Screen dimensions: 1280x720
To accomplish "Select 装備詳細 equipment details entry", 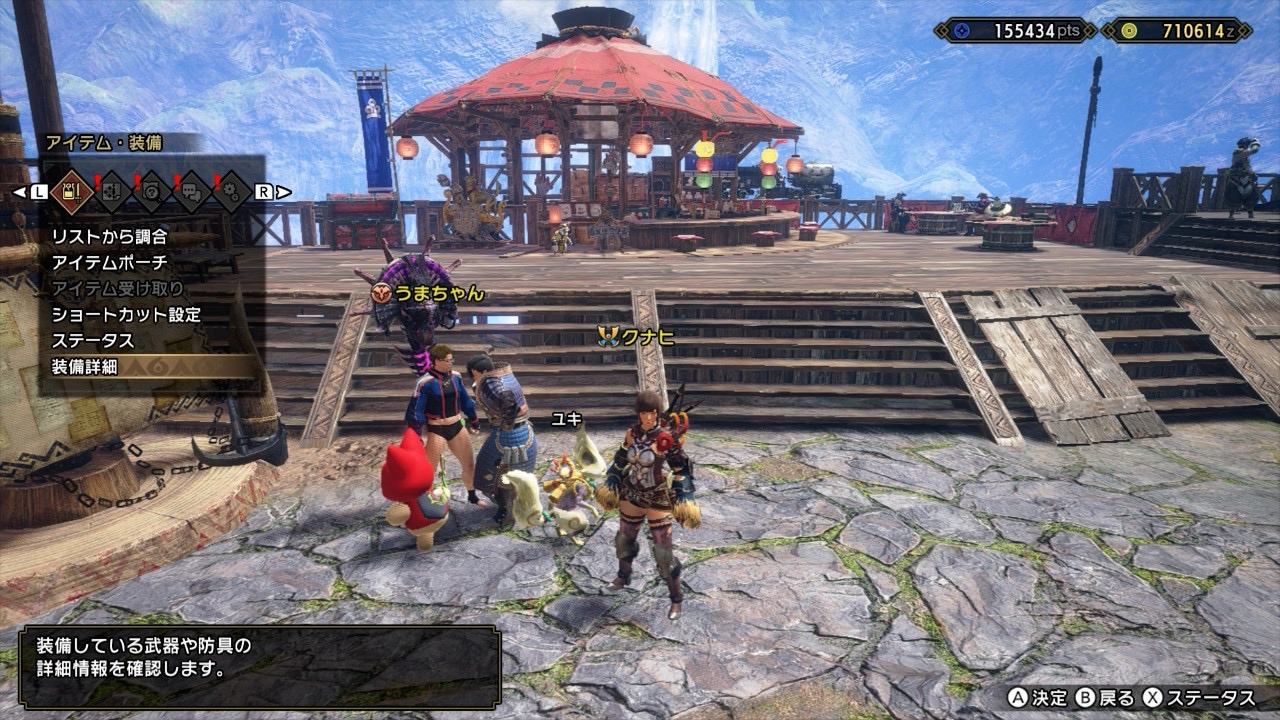I will [x=85, y=367].
